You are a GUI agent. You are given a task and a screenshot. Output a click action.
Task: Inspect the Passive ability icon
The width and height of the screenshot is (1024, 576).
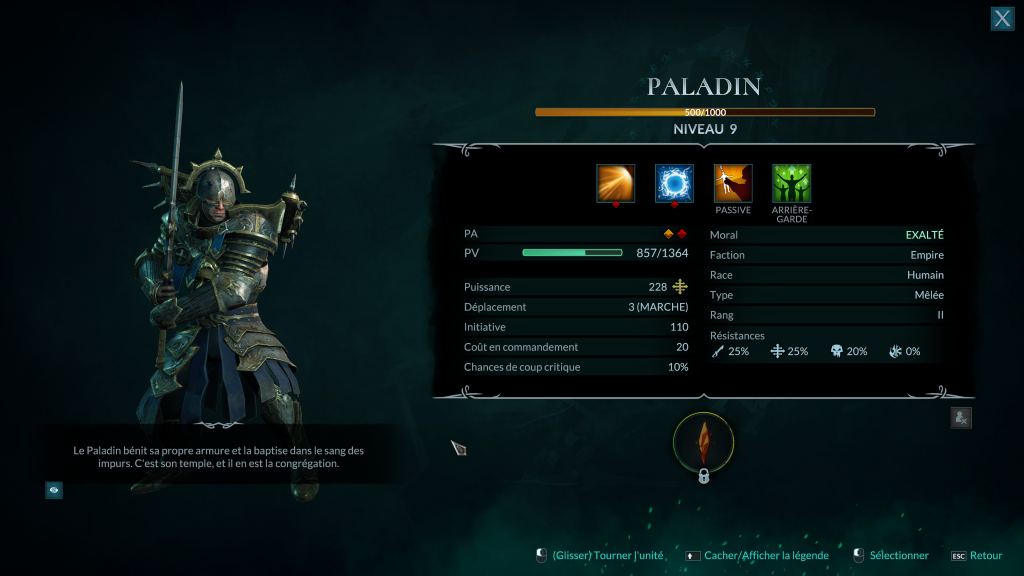coord(733,184)
